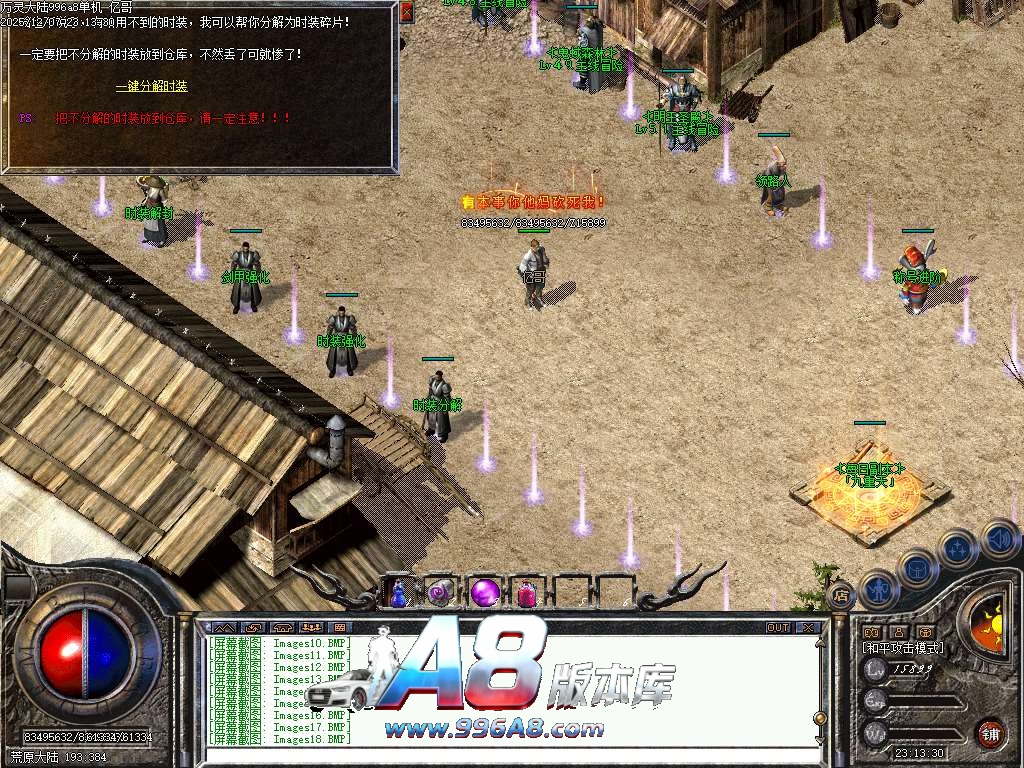Select the purple orb belt slot
This screenshot has height=768, width=1024.
(x=485, y=592)
